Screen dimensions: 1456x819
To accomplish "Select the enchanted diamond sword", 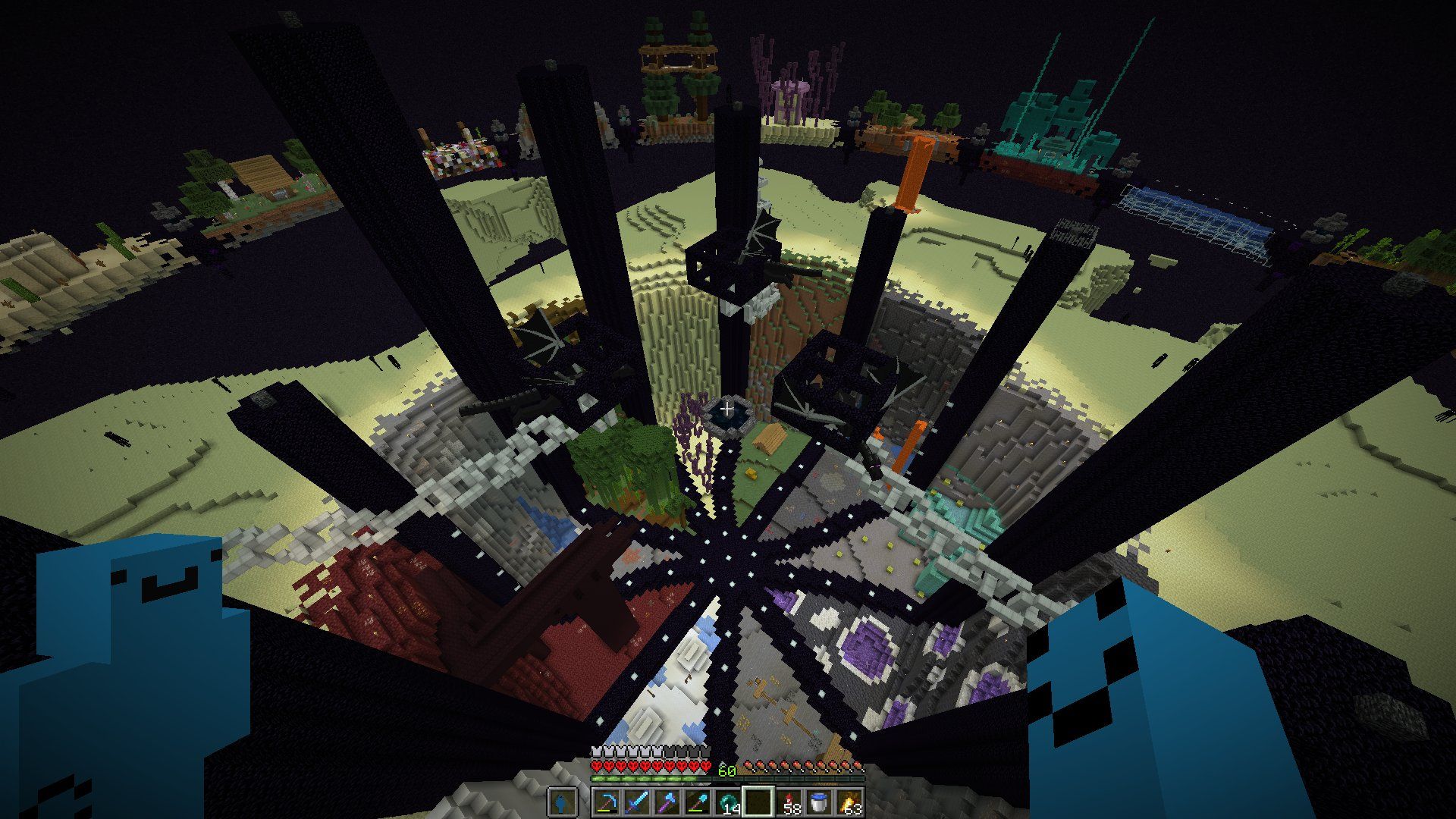I will (637, 802).
